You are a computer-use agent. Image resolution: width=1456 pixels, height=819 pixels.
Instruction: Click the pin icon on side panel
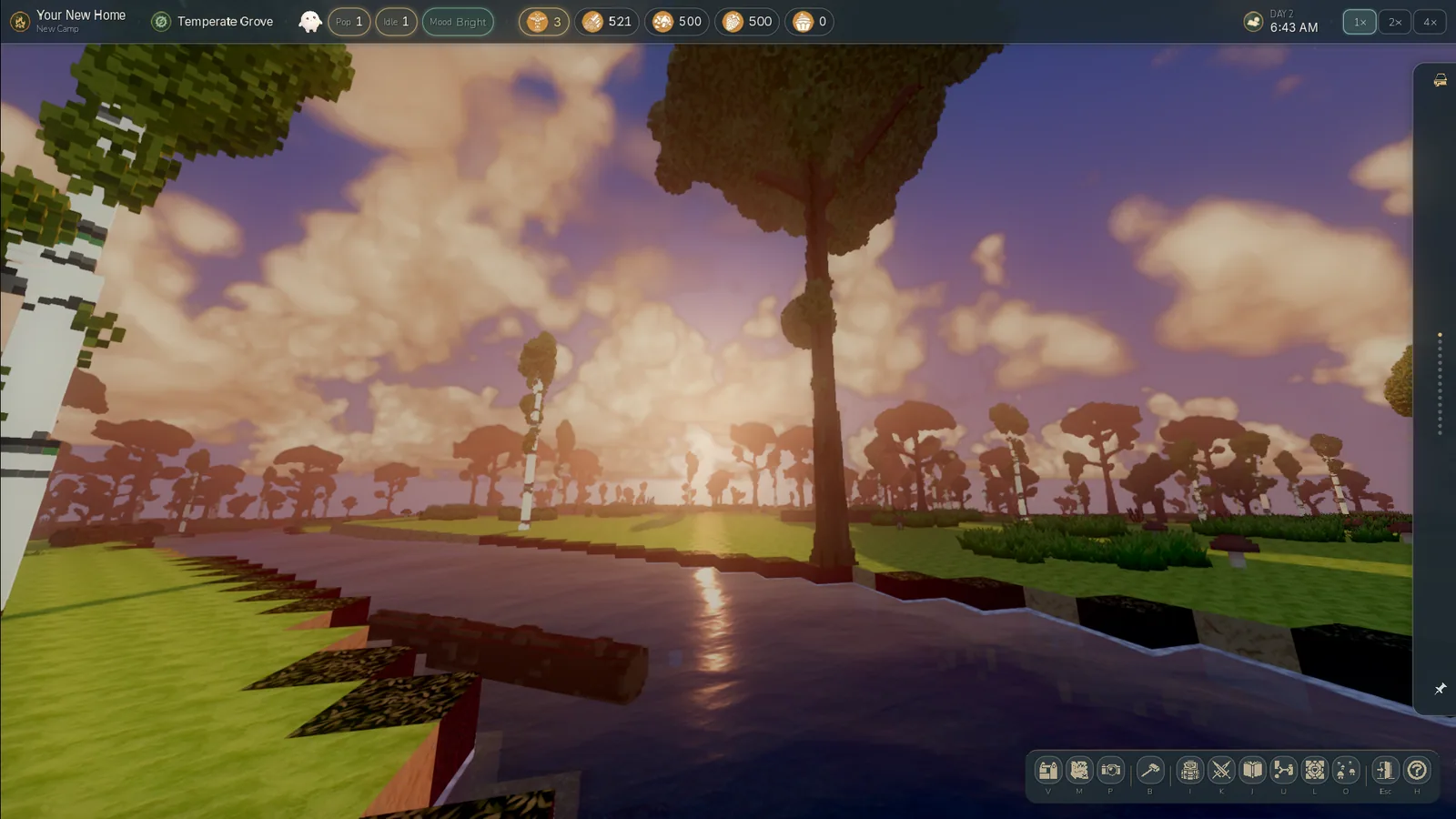[x=1440, y=689]
